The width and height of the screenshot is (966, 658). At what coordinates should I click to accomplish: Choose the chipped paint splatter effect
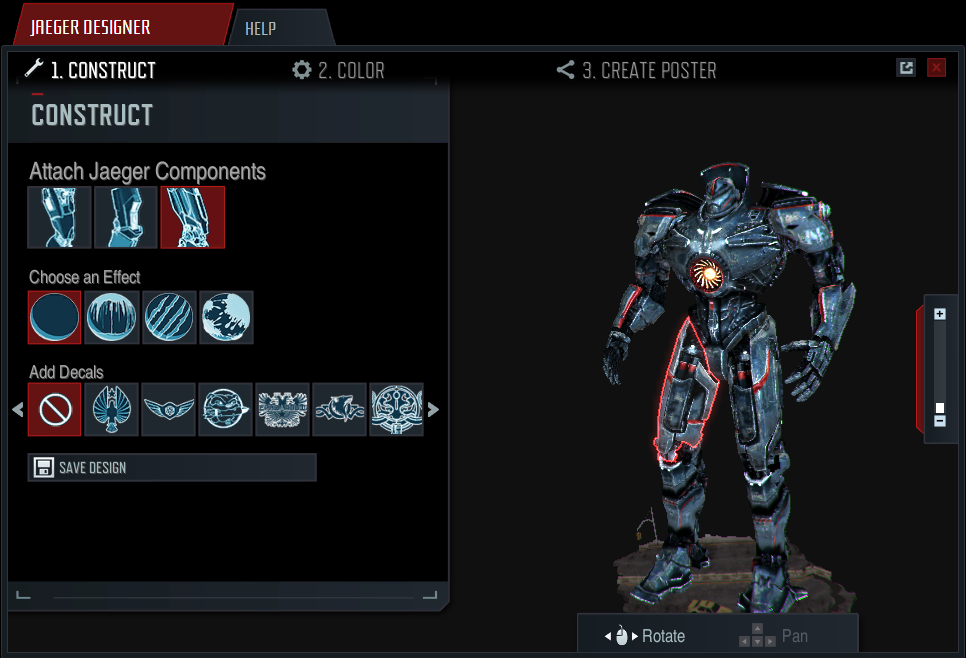click(x=226, y=317)
